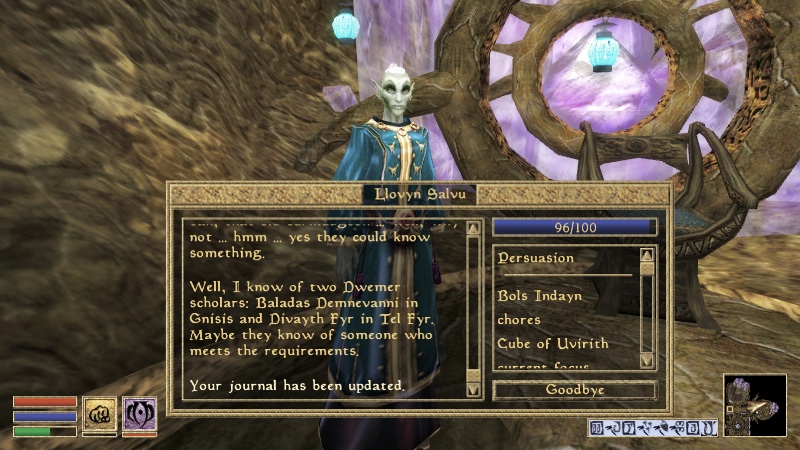Say Goodbye to Llovyn Salvu

[574, 389]
